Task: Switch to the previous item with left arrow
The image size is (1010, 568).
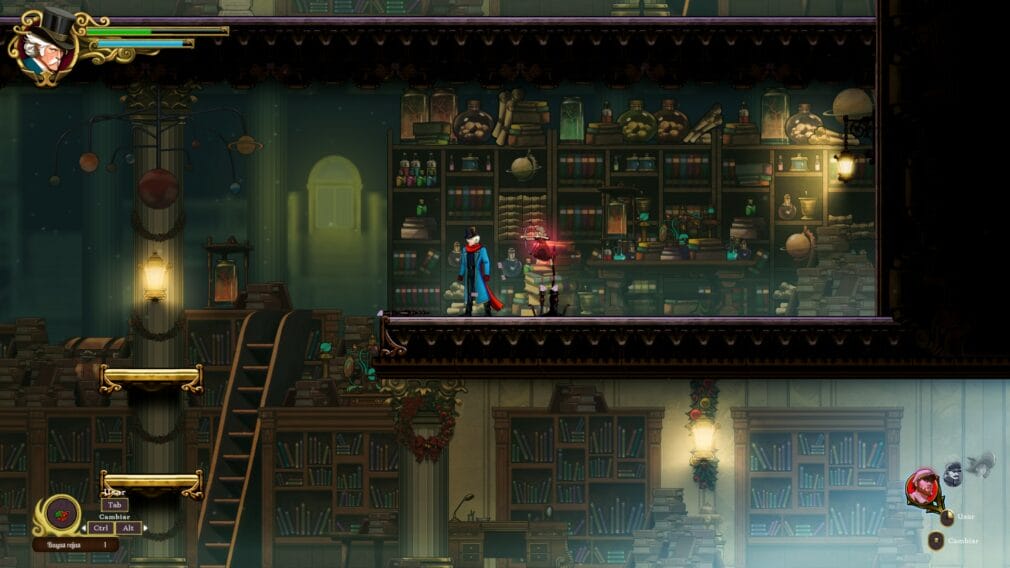Action: [x=84, y=528]
